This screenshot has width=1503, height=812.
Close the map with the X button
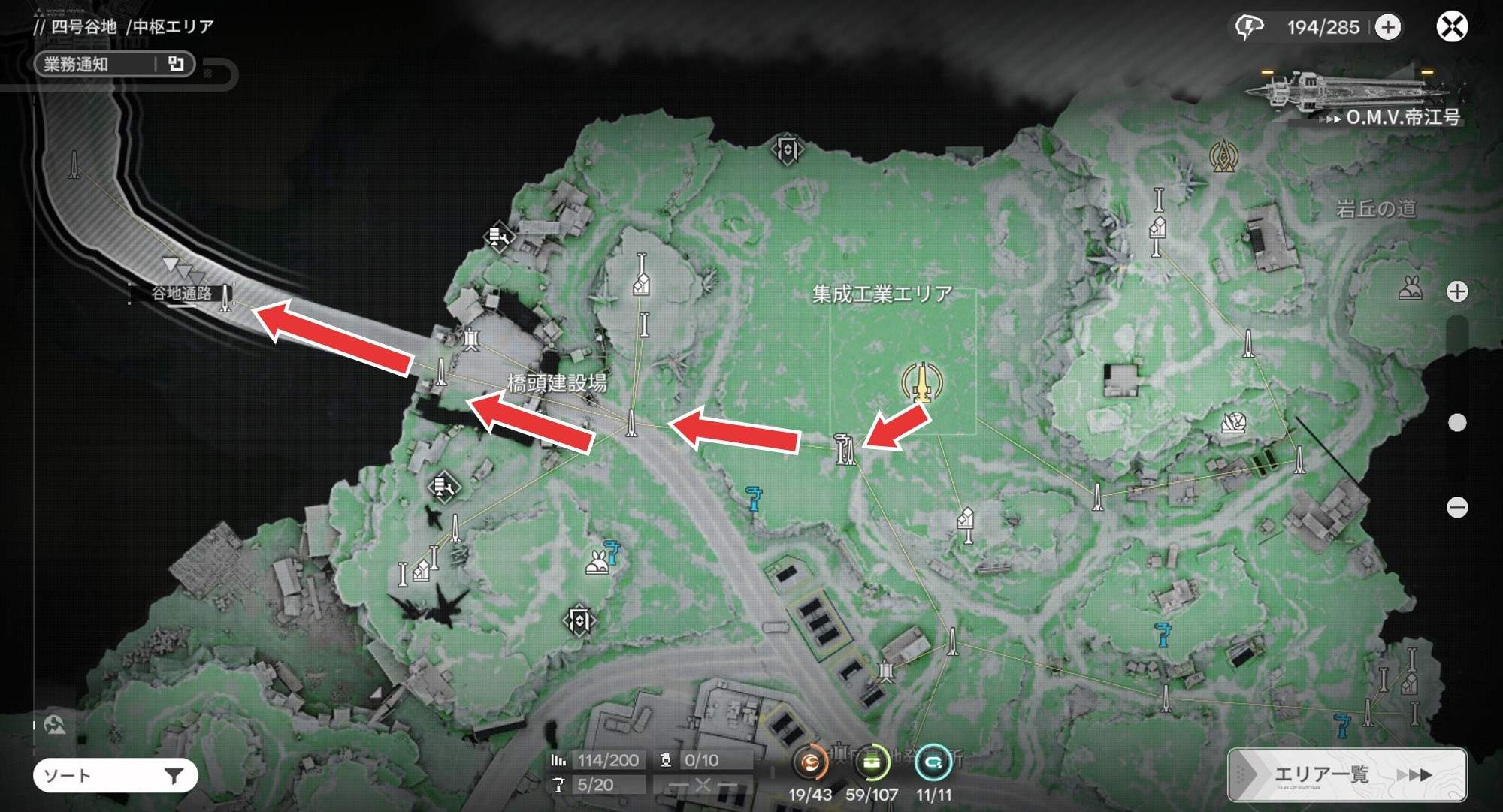point(1452,27)
